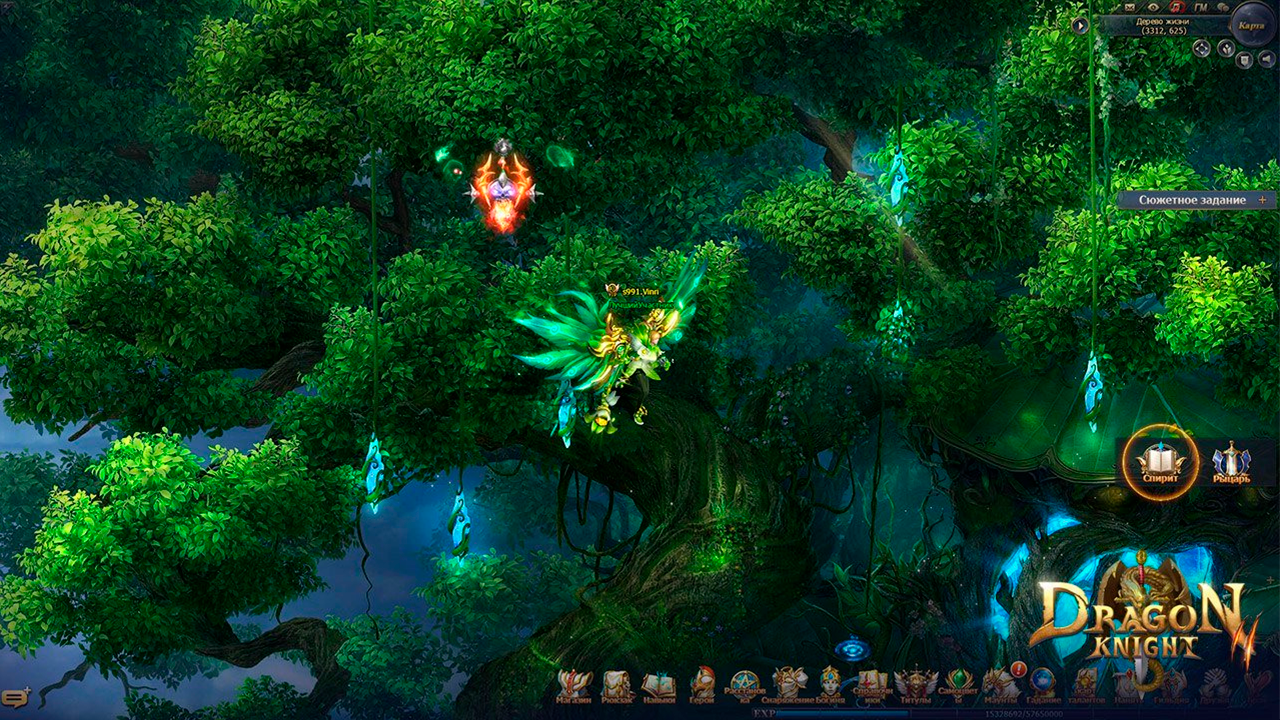Viewport: 1280px width, 720px height.
Task: Click the arrow left of the top-right icon row
Action: (x=1081, y=26)
